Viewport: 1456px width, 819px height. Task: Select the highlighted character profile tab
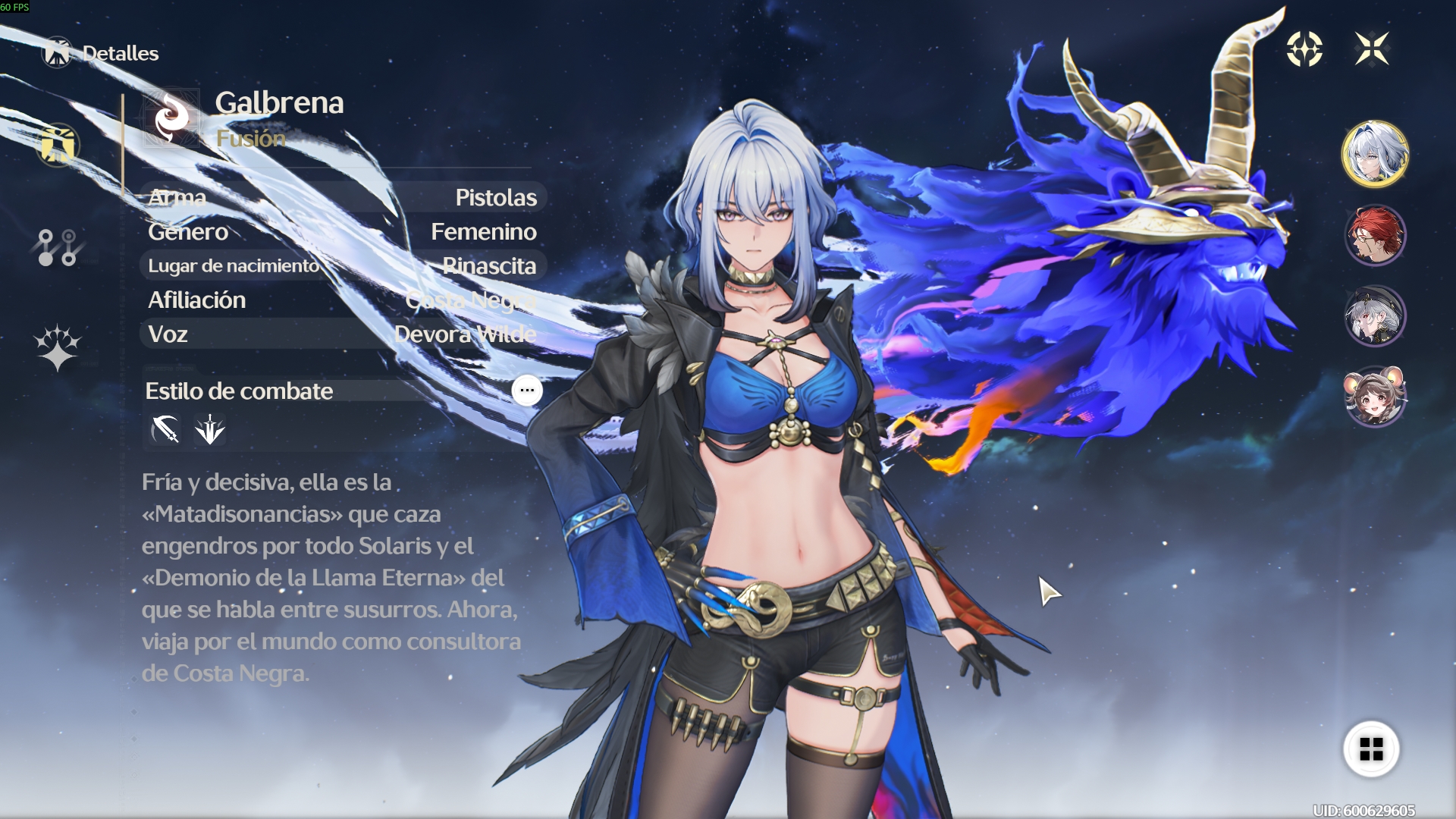[x=58, y=145]
